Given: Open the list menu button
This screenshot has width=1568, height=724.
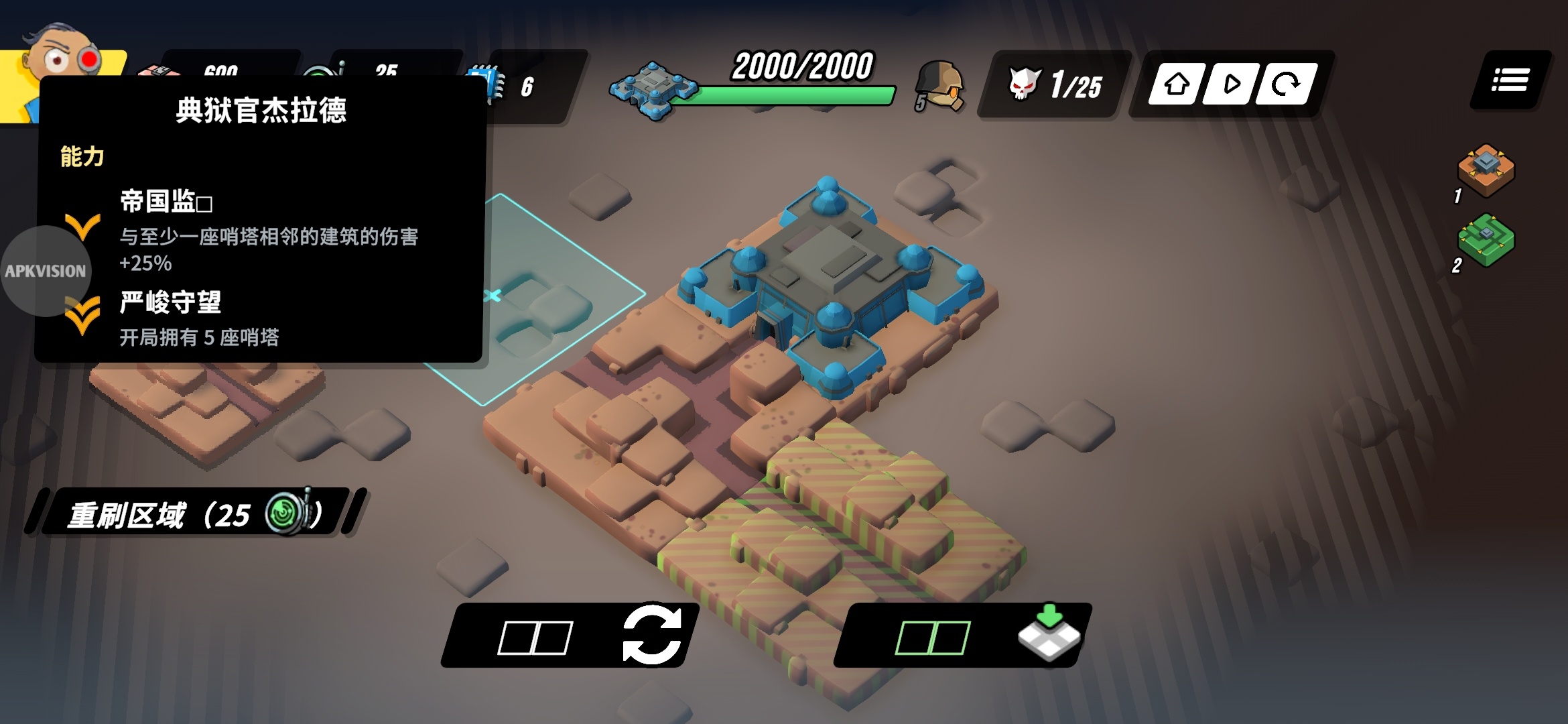Looking at the screenshot, I should 1510,80.
